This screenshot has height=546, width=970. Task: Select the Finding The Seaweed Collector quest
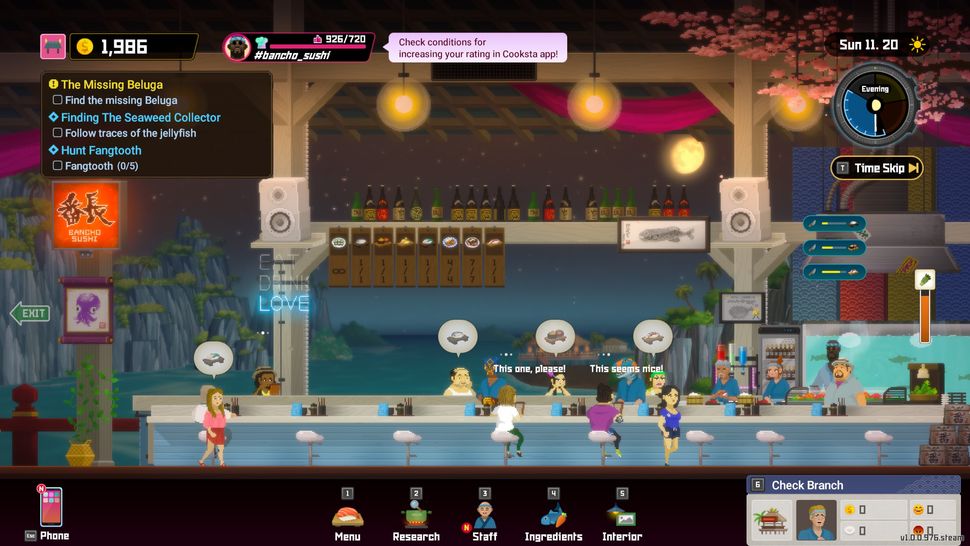tap(140, 117)
